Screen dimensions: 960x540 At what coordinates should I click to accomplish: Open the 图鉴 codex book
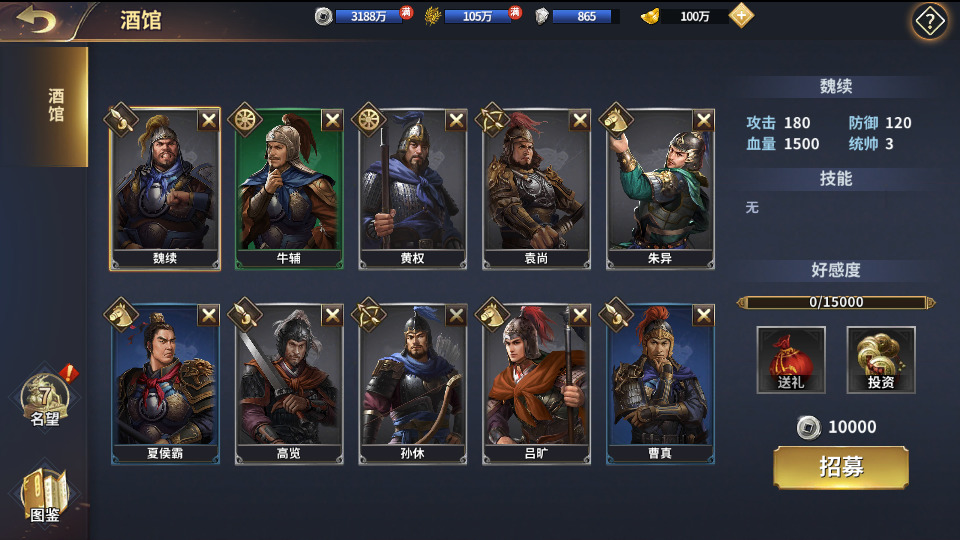pyautogui.click(x=45, y=496)
